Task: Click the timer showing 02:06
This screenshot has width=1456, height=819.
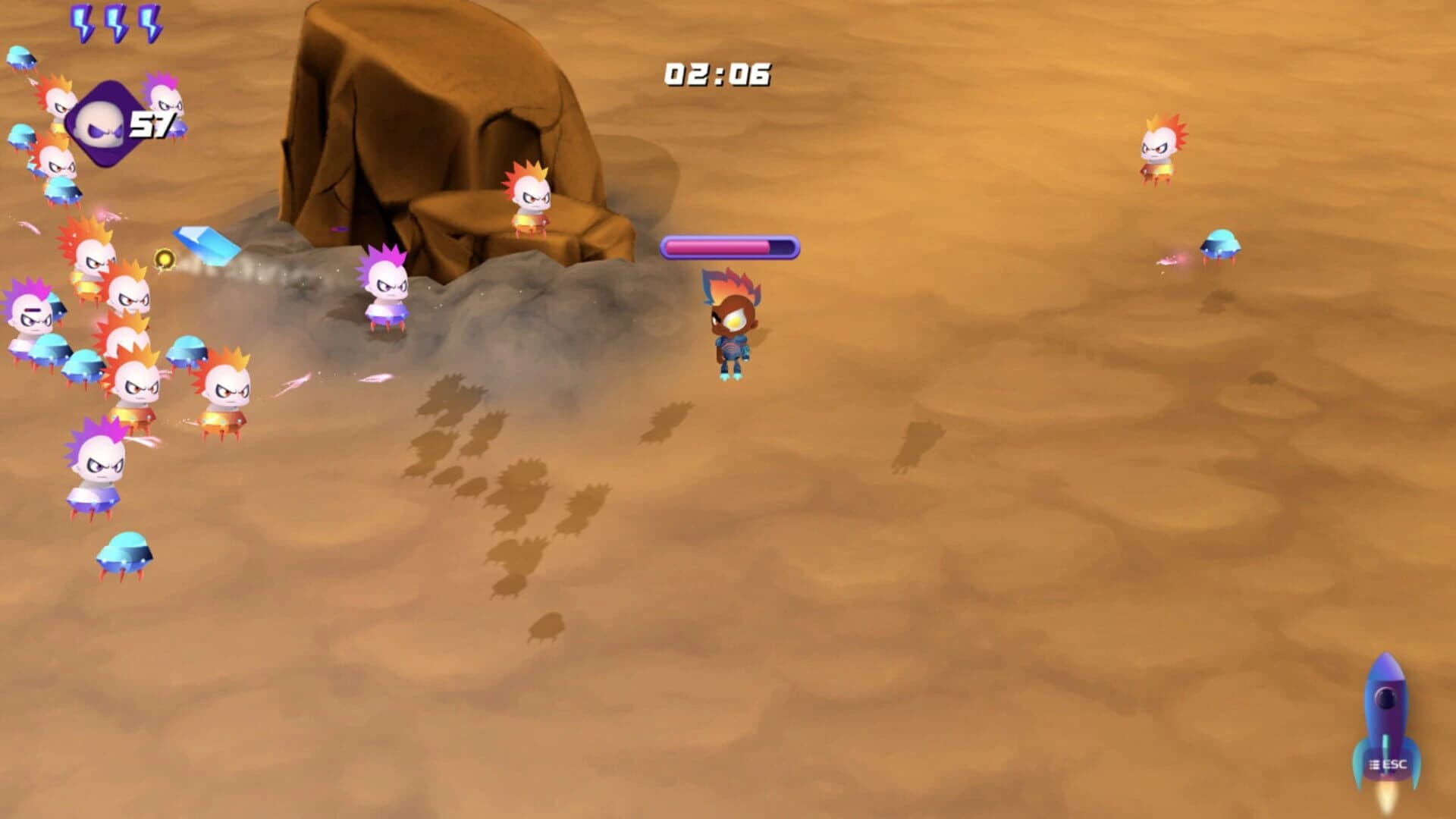Action: [716, 74]
